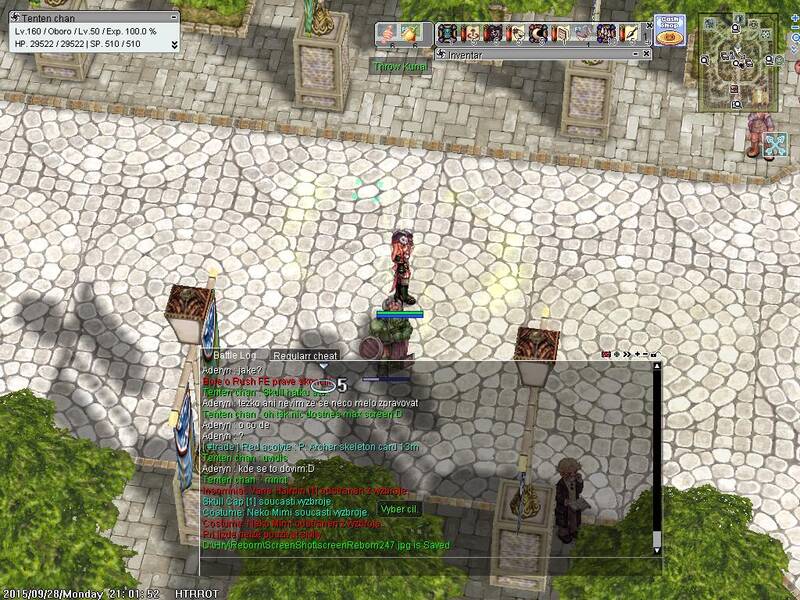Screen dimensions: 800x600
Task: Toggle the crossed-arrows button below the minimap
Action: pos(776,146)
